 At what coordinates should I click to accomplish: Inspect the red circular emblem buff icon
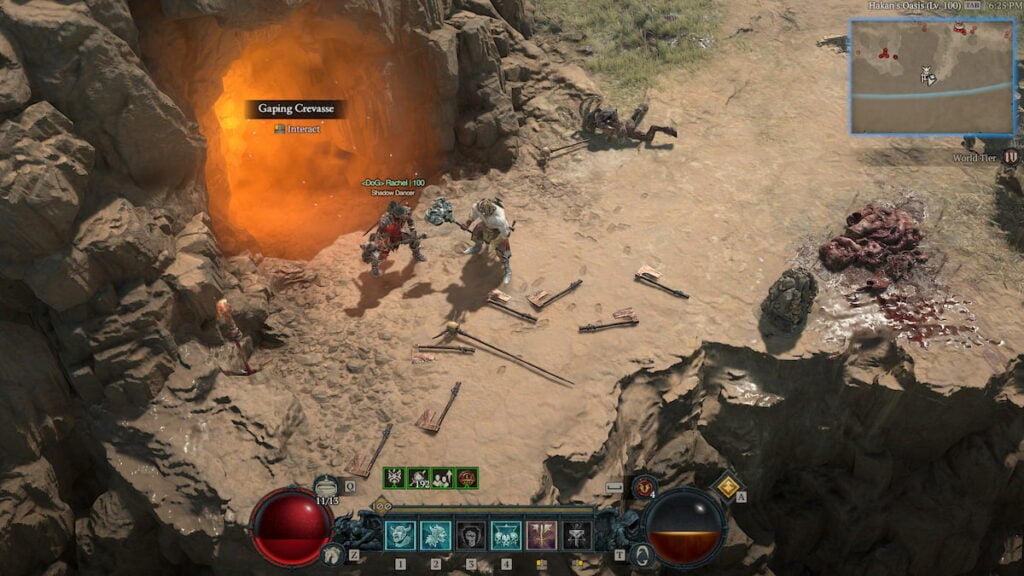pyautogui.click(x=466, y=478)
